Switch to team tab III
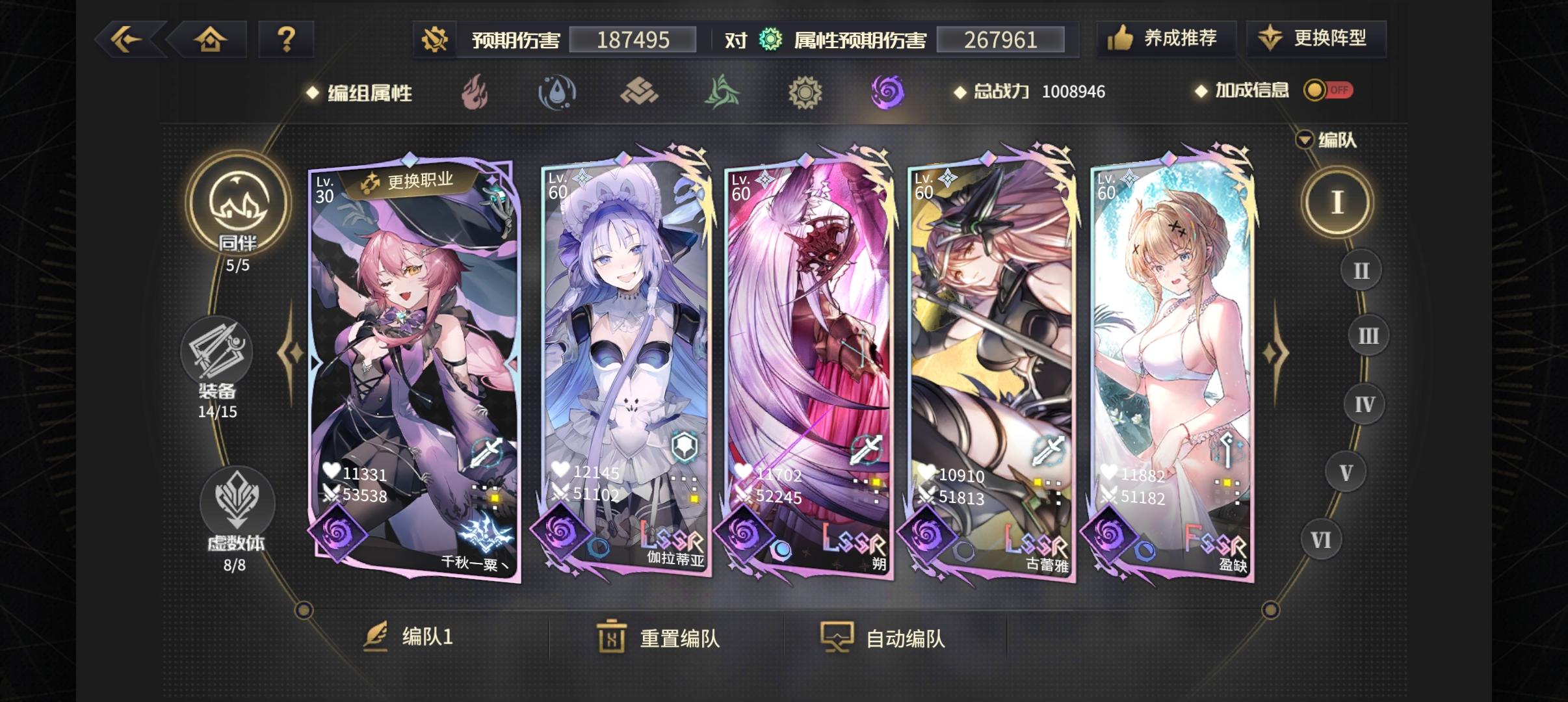The width and height of the screenshot is (1568, 702). pos(1368,335)
